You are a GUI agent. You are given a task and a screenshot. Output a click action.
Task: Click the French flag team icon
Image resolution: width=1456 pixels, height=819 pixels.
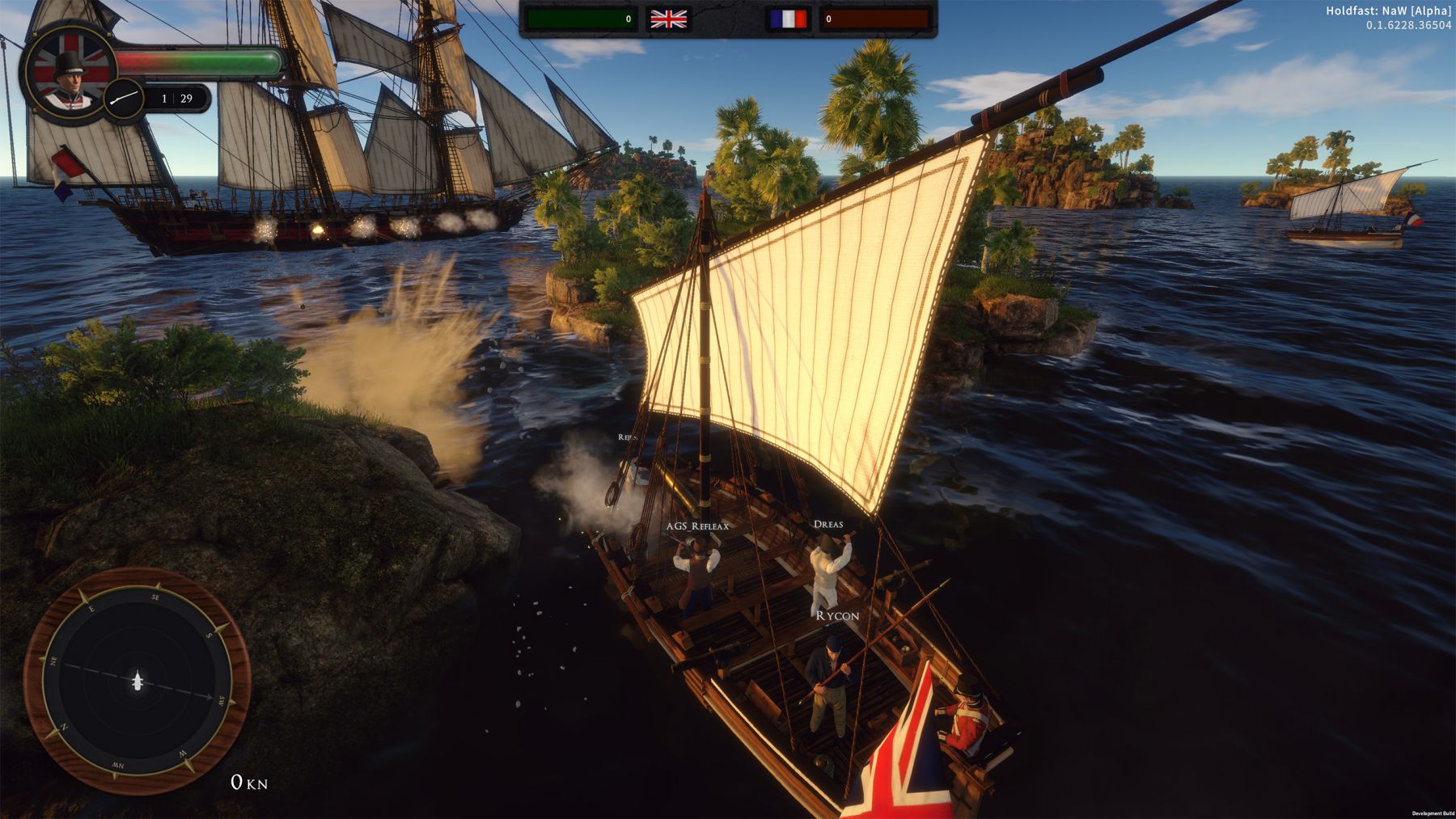click(x=788, y=19)
